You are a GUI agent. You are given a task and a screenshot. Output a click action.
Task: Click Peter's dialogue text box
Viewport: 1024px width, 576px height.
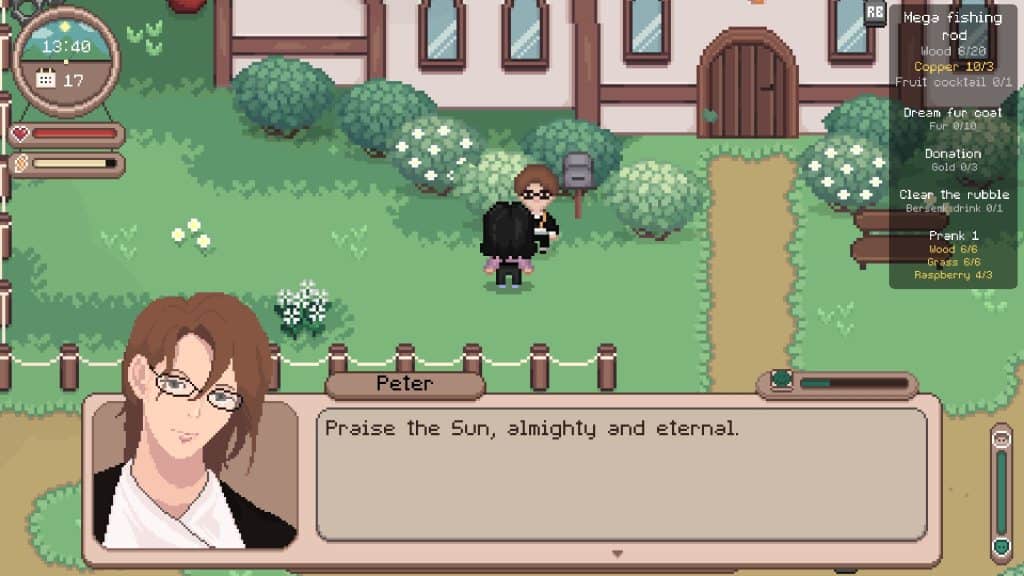[x=622, y=474]
